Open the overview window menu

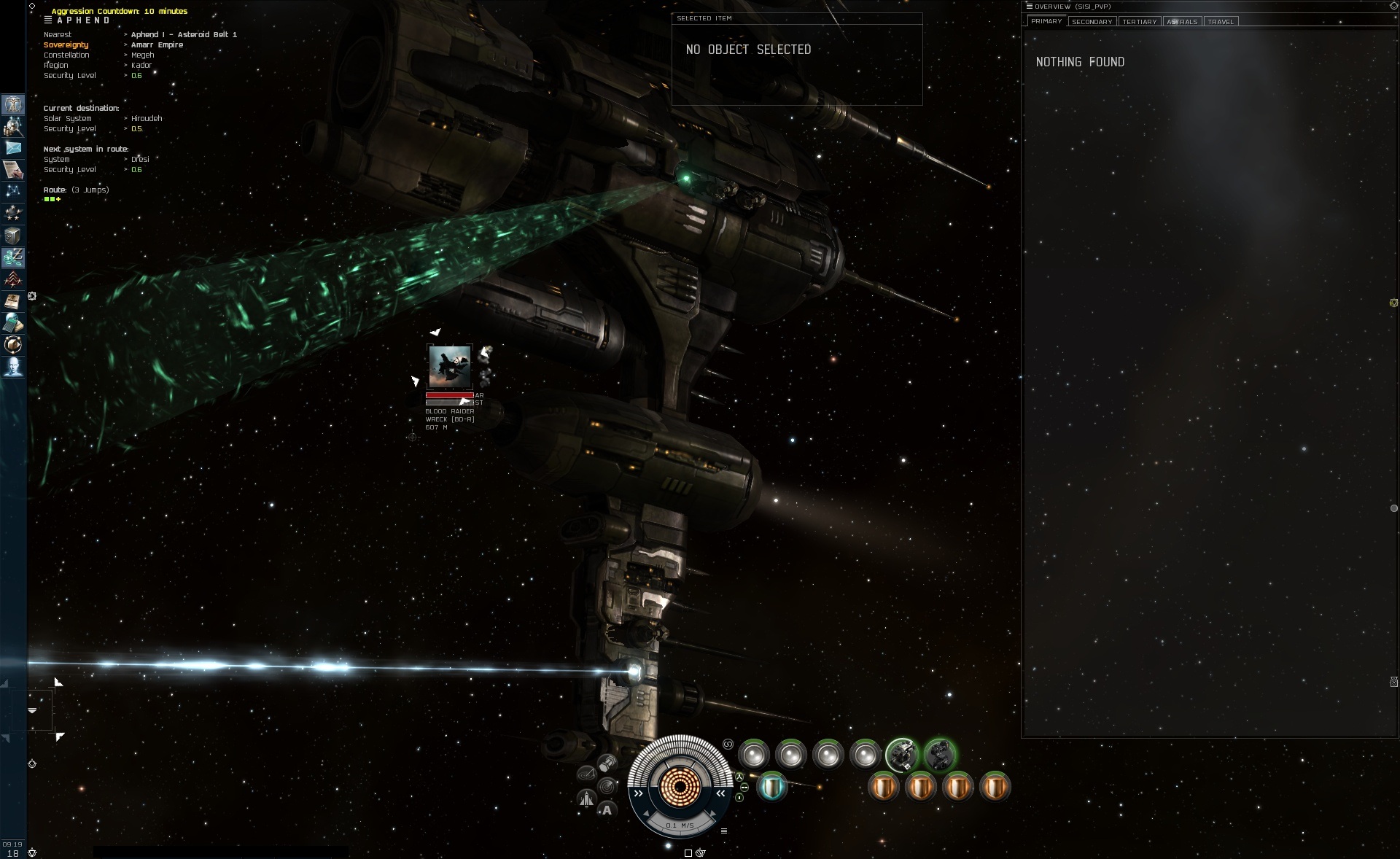pyautogui.click(x=1030, y=7)
